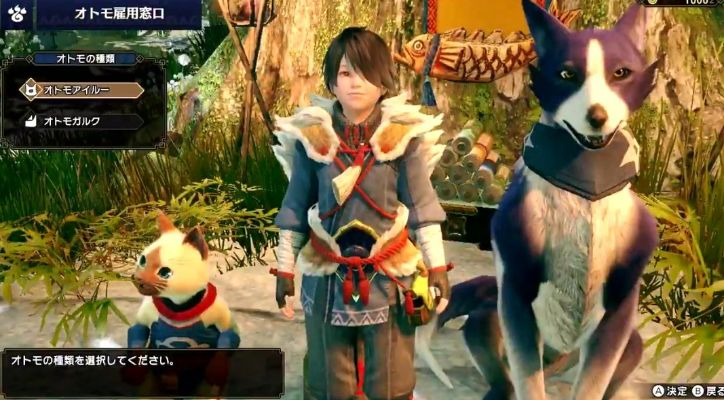724x400 pixels.
Task: Select the オトモアイルー buddy type
Action: pyautogui.click(x=80, y=90)
